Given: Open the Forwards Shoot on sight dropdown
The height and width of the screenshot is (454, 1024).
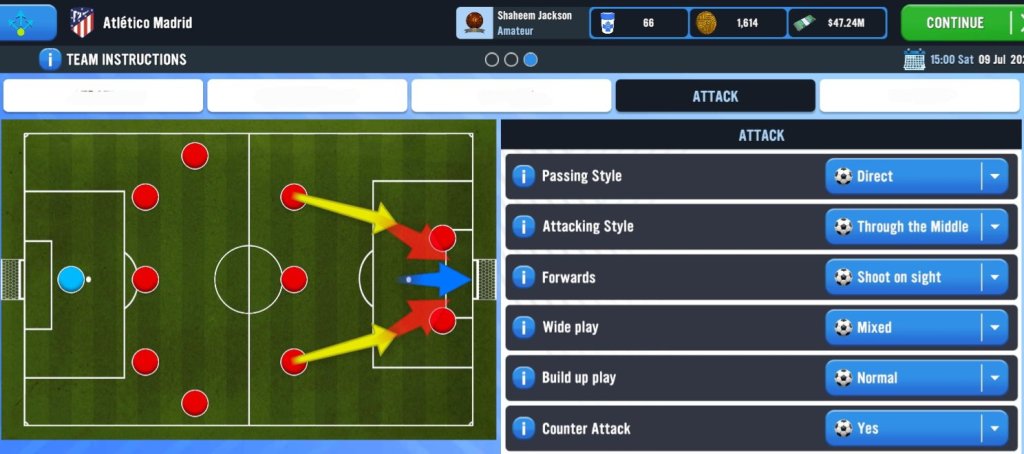Looking at the screenshot, I should pos(916,277).
